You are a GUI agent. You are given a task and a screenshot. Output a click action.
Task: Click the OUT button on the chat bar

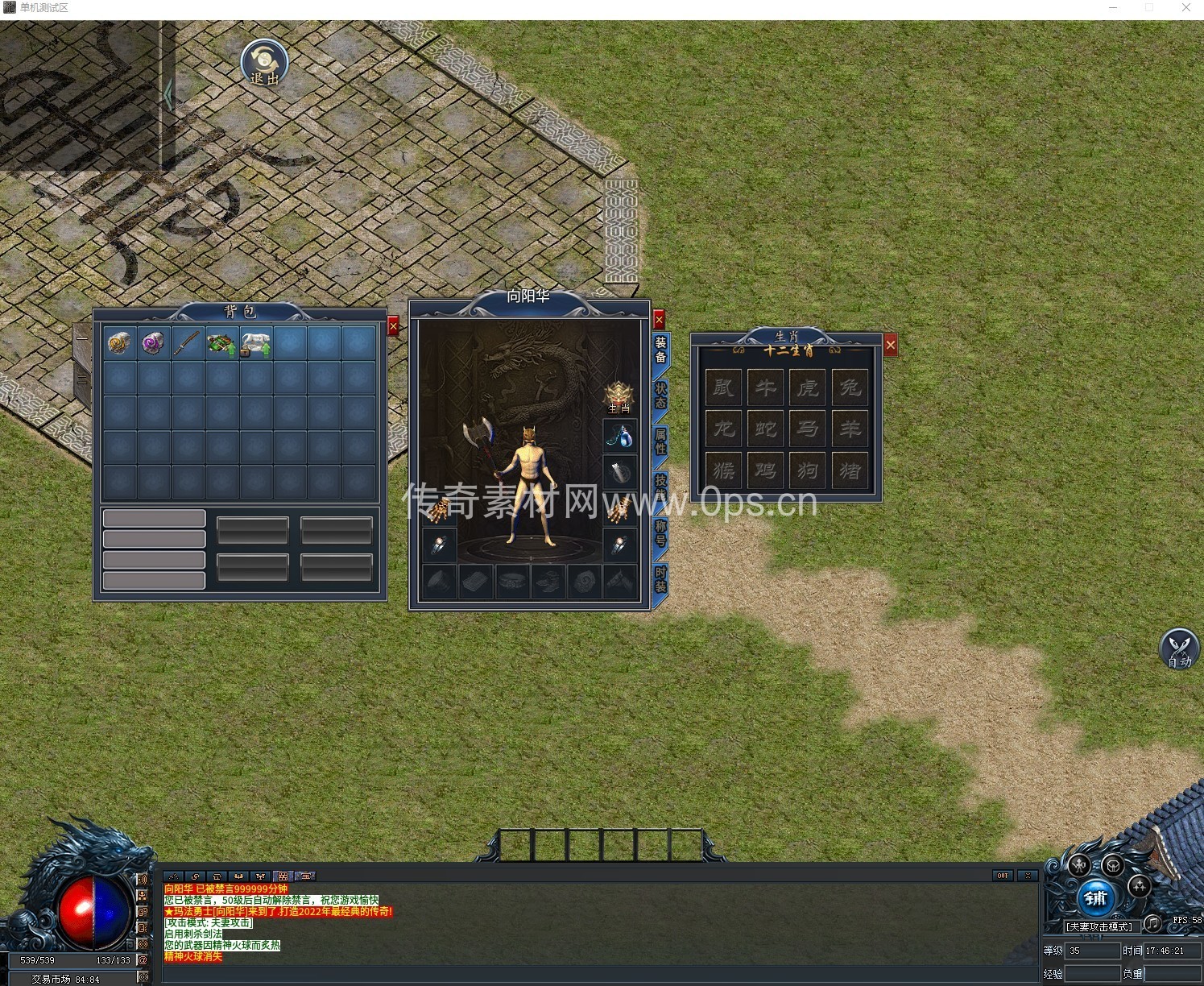pyautogui.click(x=1002, y=876)
